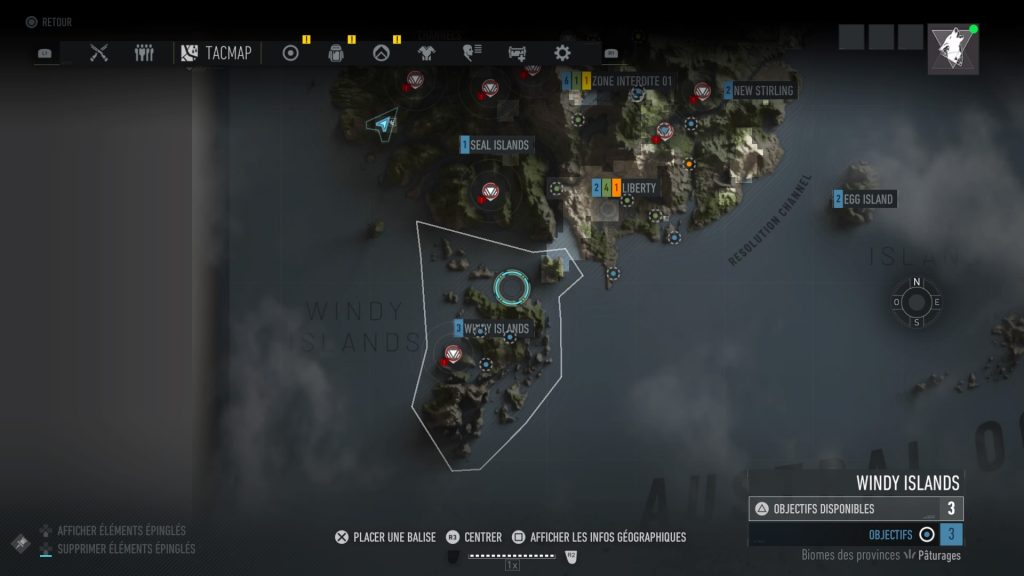Select the Windy Islands map label

pyautogui.click(x=495, y=328)
